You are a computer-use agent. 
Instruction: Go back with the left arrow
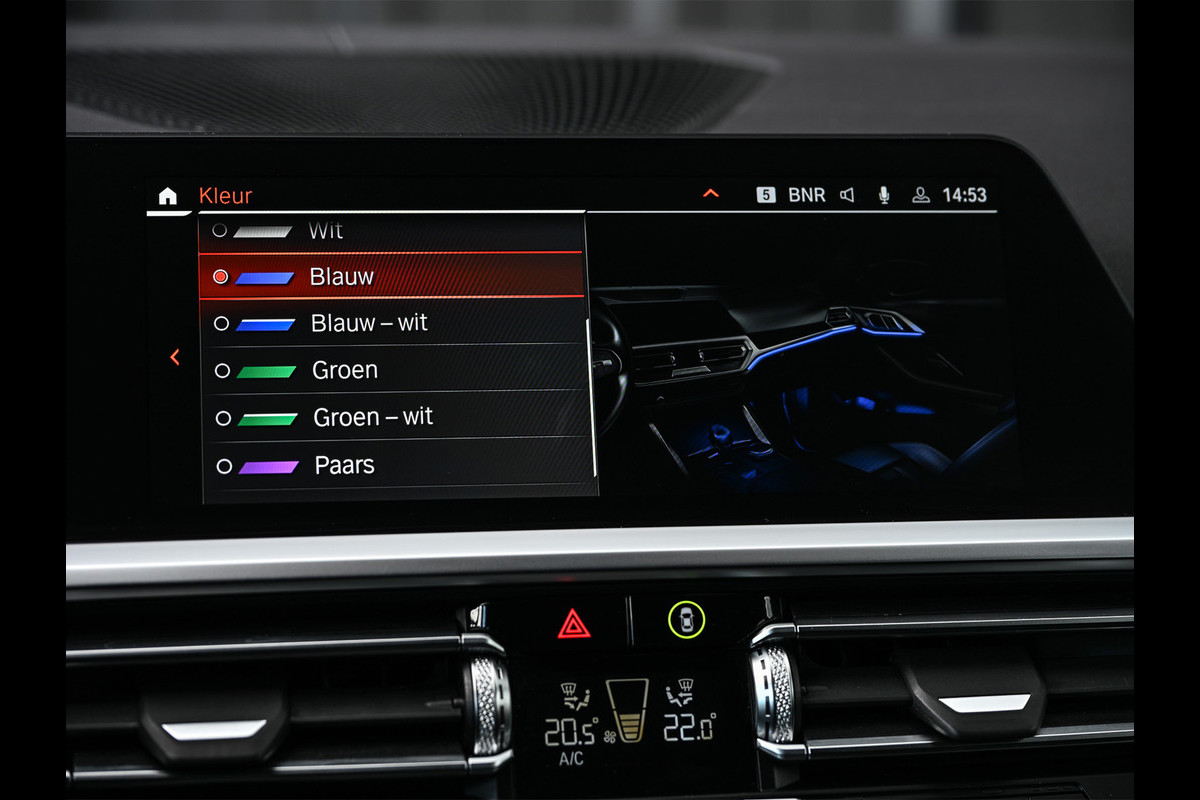pyautogui.click(x=175, y=357)
